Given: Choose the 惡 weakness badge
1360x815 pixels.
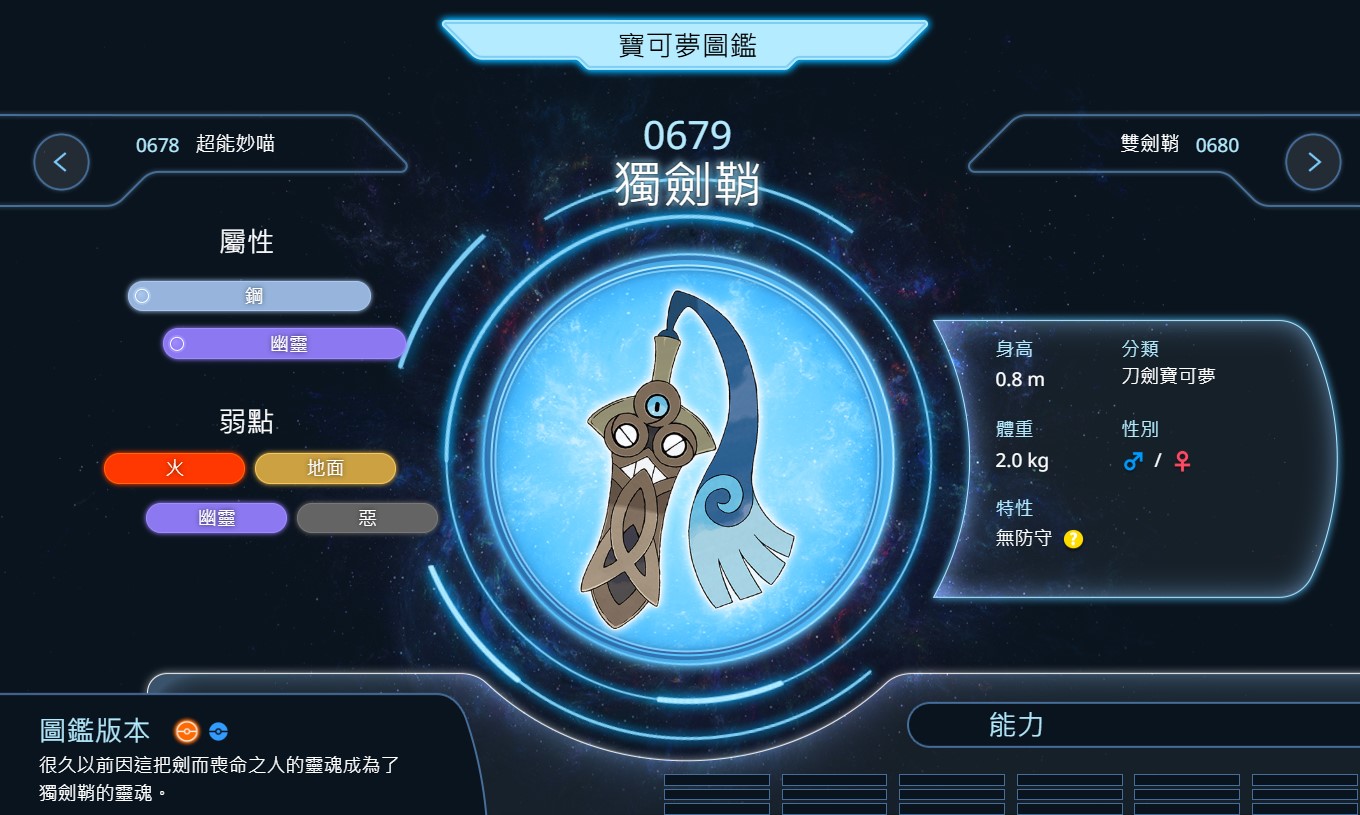Looking at the screenshot, I should tap(367, 518).
